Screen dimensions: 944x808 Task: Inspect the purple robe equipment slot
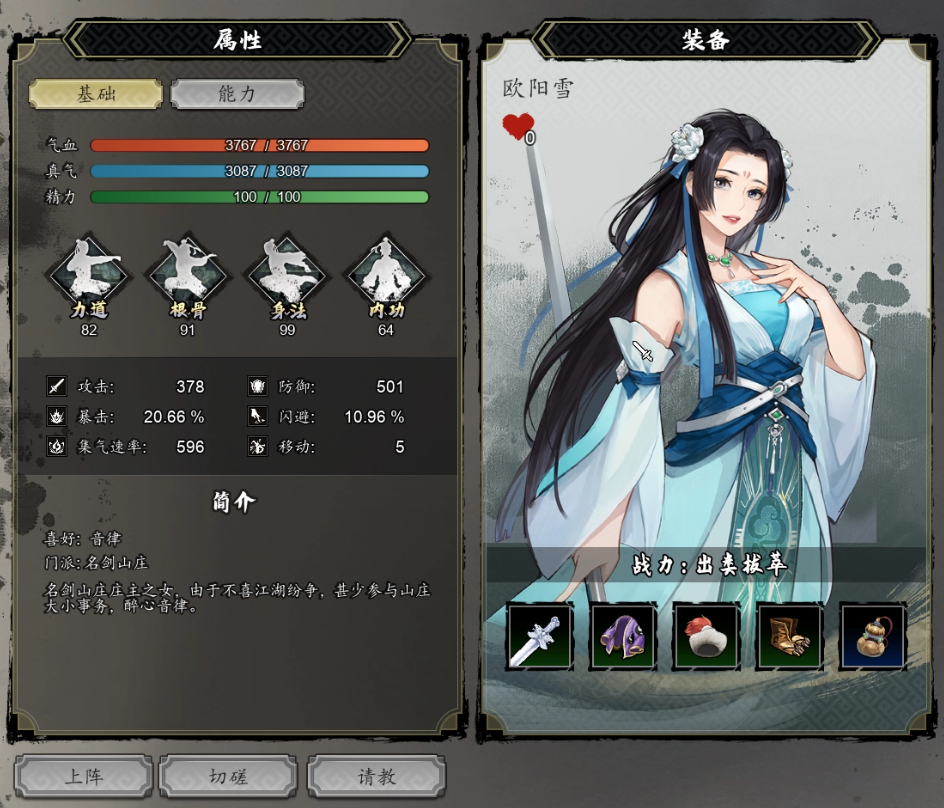623,636
